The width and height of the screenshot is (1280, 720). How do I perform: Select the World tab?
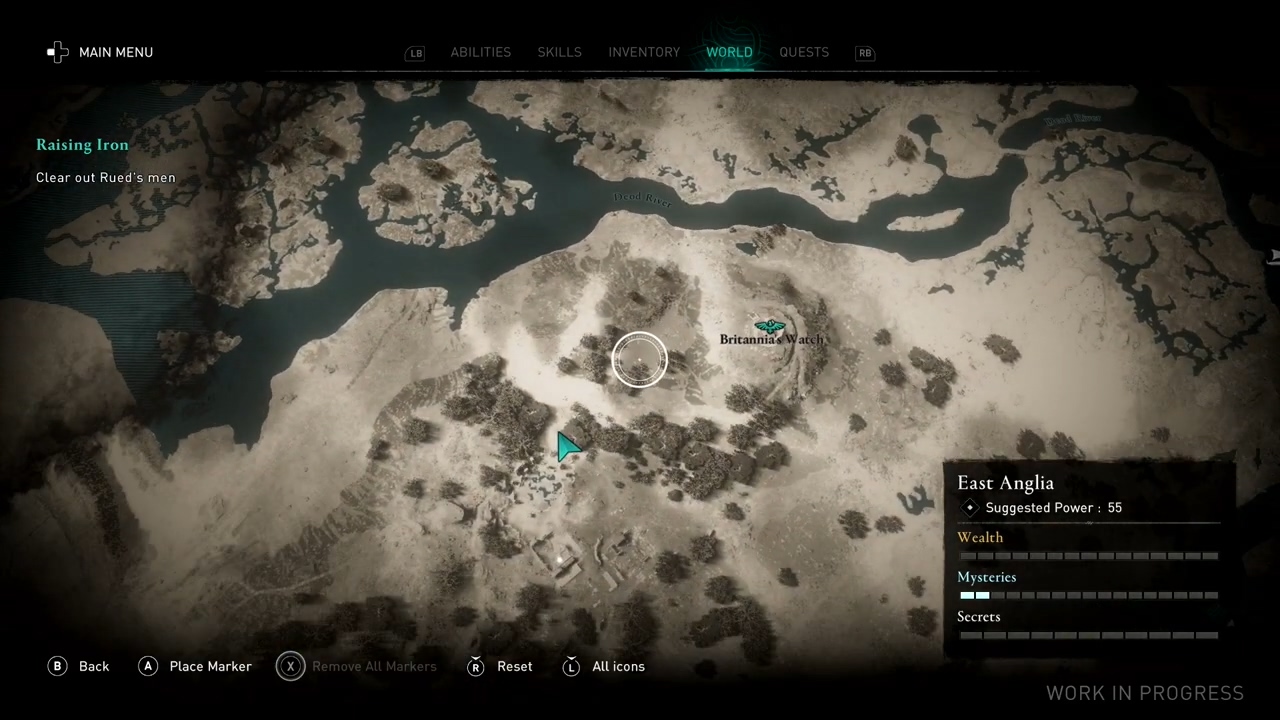coord(729,52)
